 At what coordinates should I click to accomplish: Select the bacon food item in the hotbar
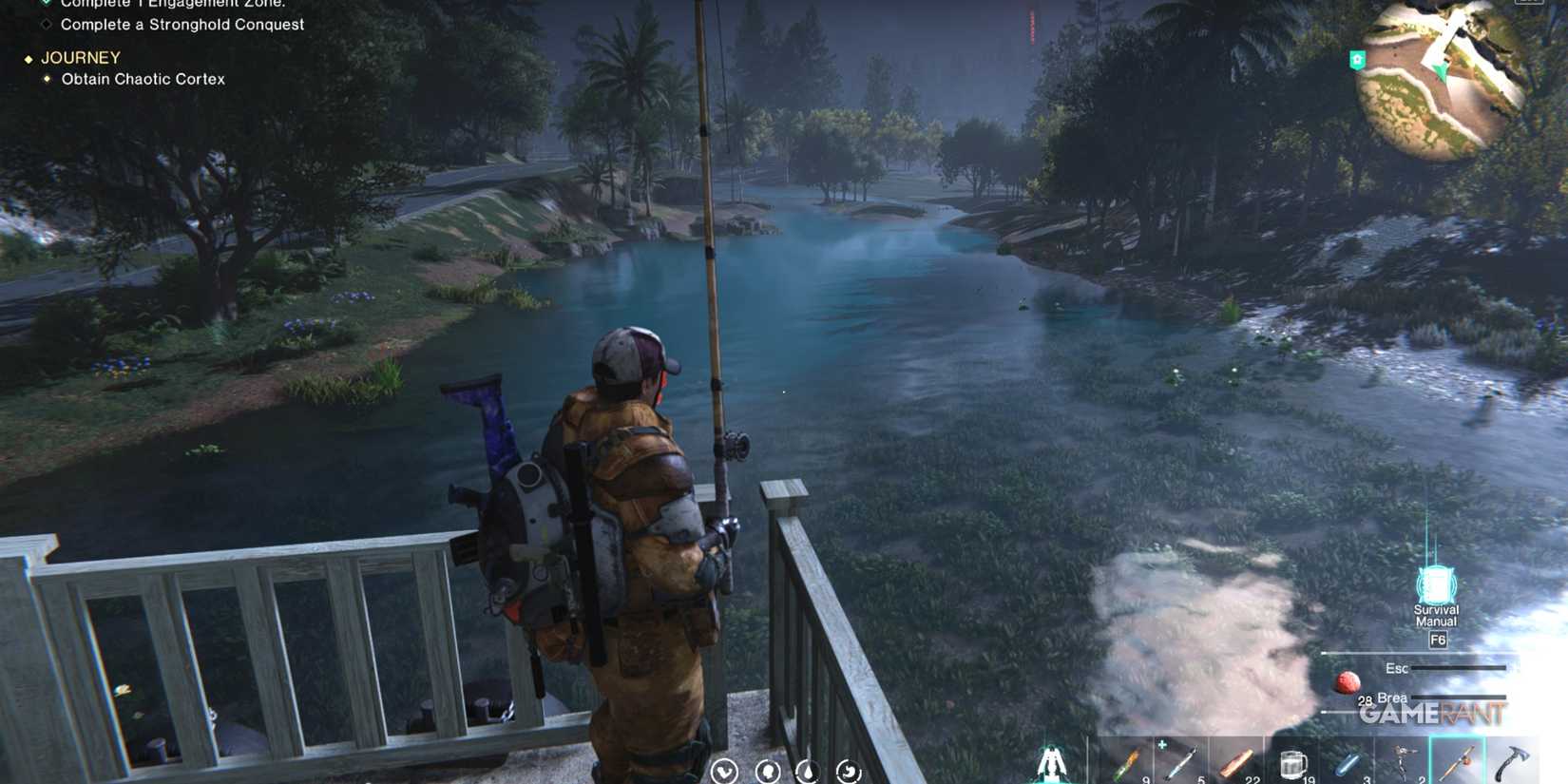(x=1238, y=762)
